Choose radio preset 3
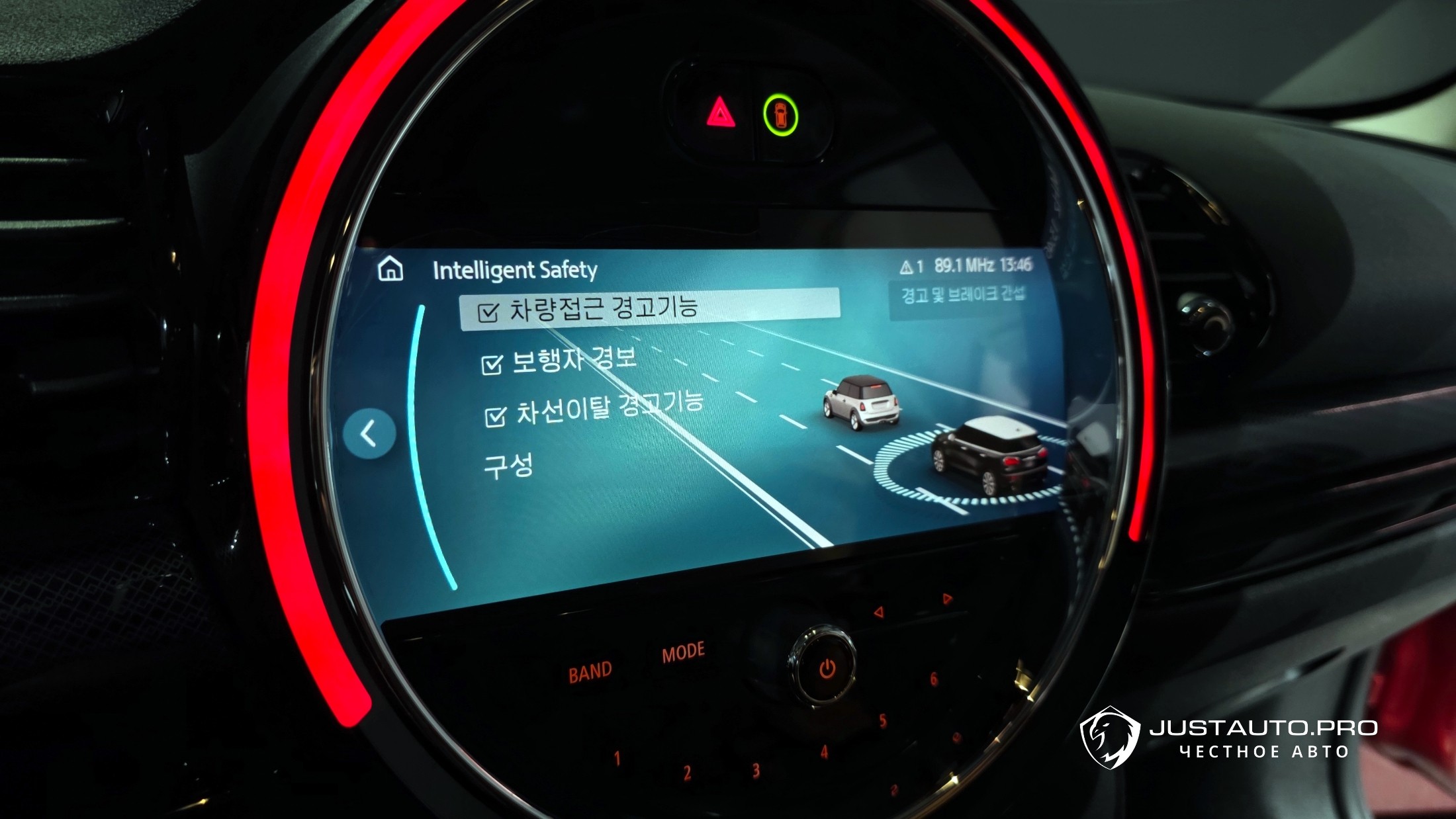This screenshot has height=819, width=1456. [x=756, y=770]
